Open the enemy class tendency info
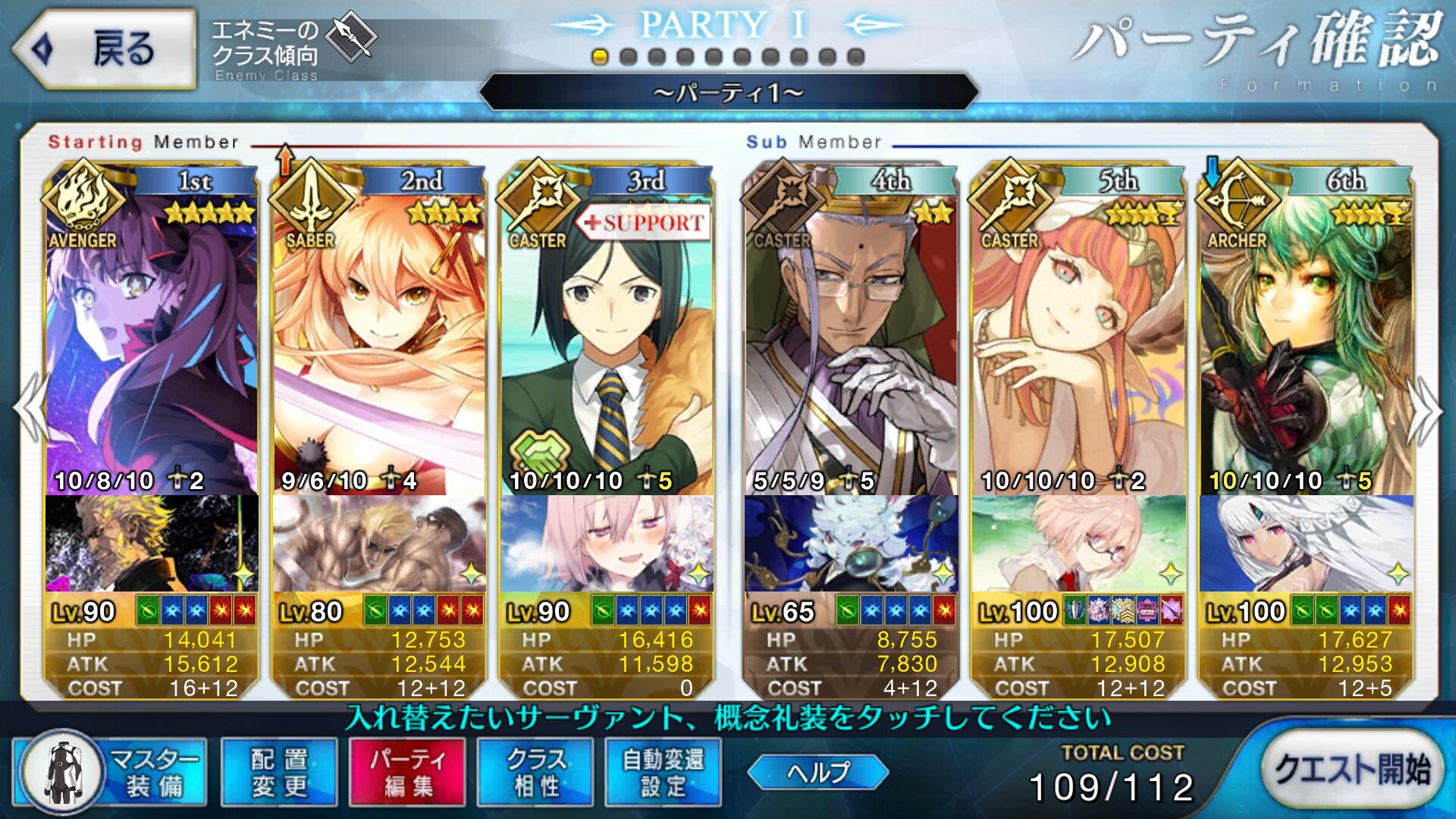Viewport: 1456px width, 819px height. click(292, 47)
